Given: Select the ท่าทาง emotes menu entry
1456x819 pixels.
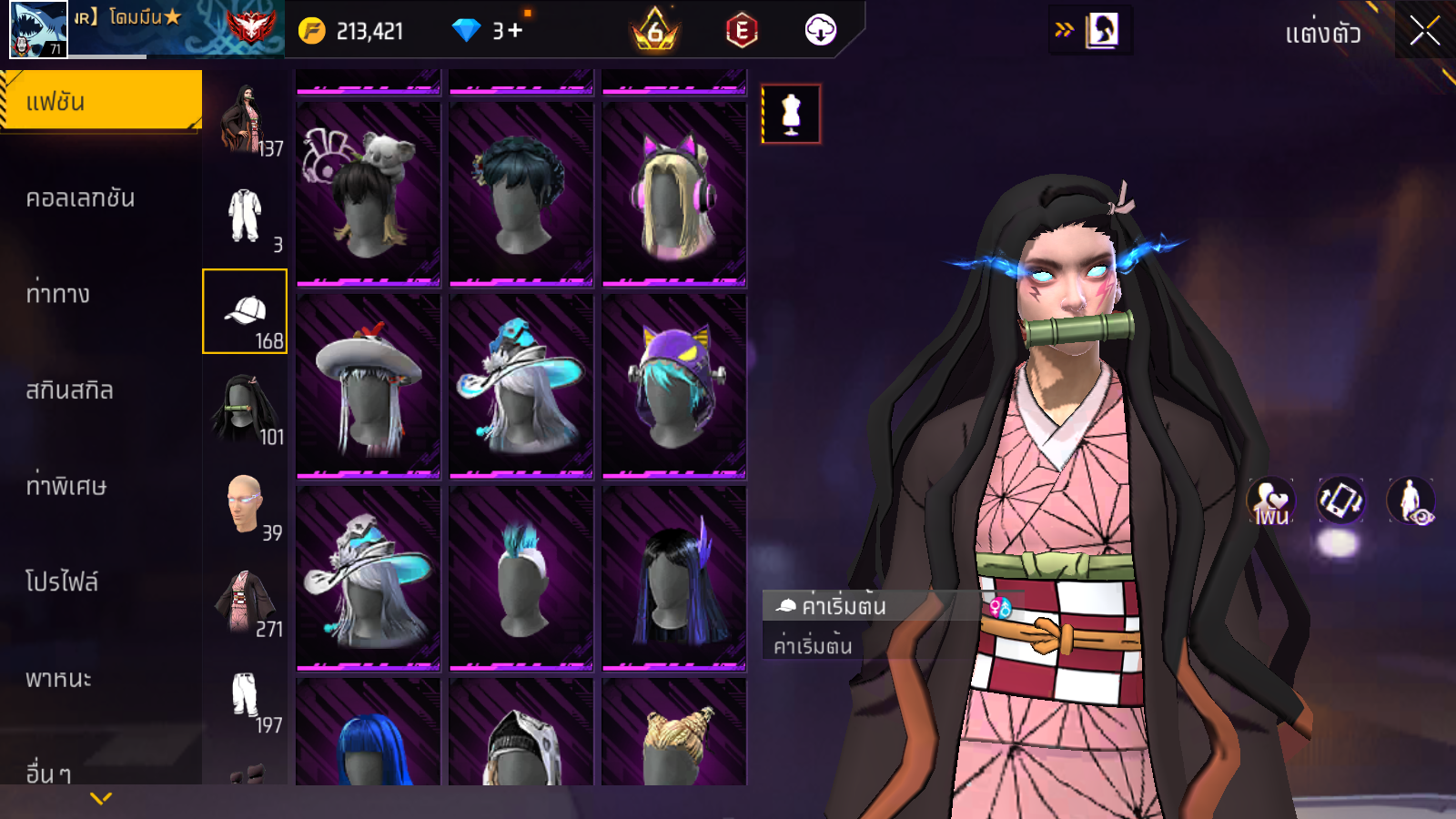Looking at the screenshot, I should point(59,294).
